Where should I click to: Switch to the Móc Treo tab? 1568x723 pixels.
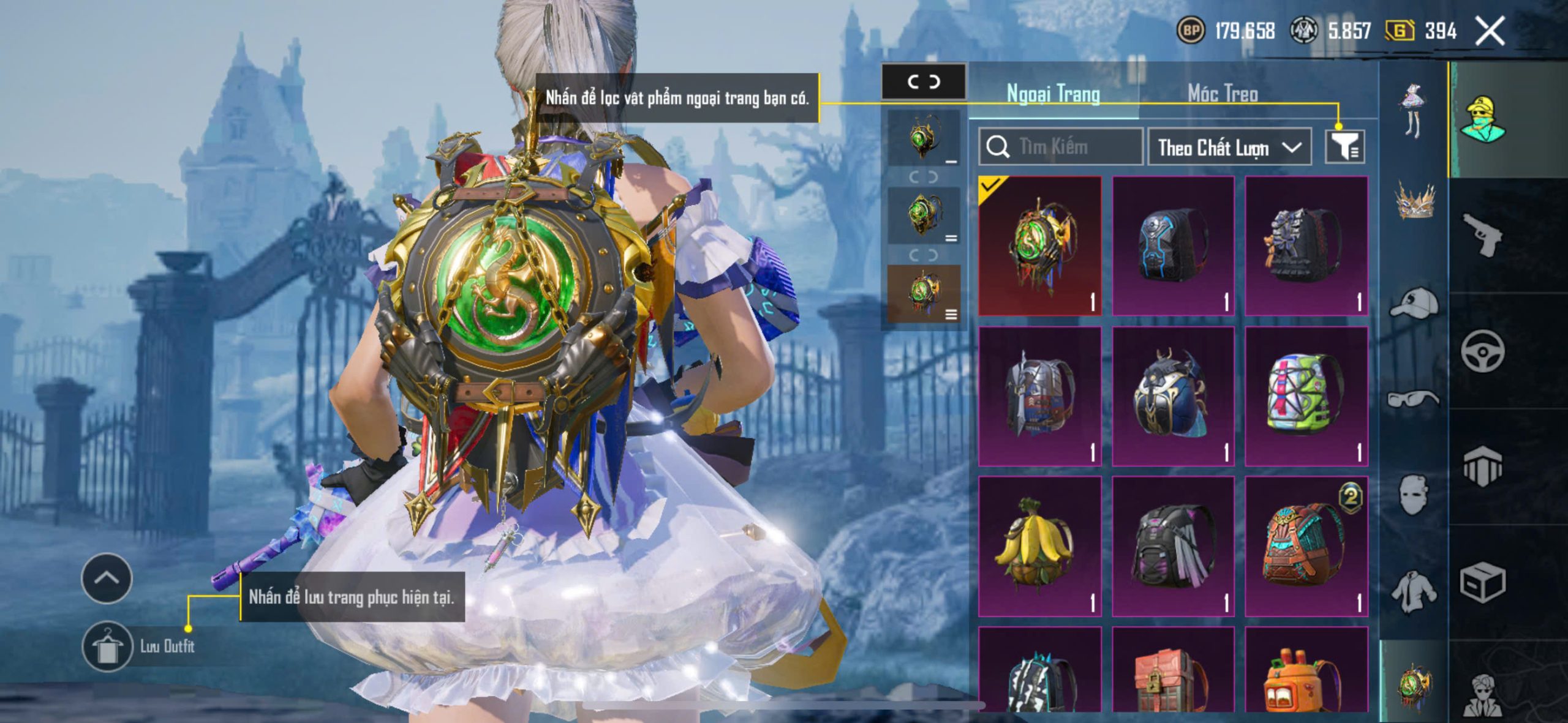(1223, 94)
